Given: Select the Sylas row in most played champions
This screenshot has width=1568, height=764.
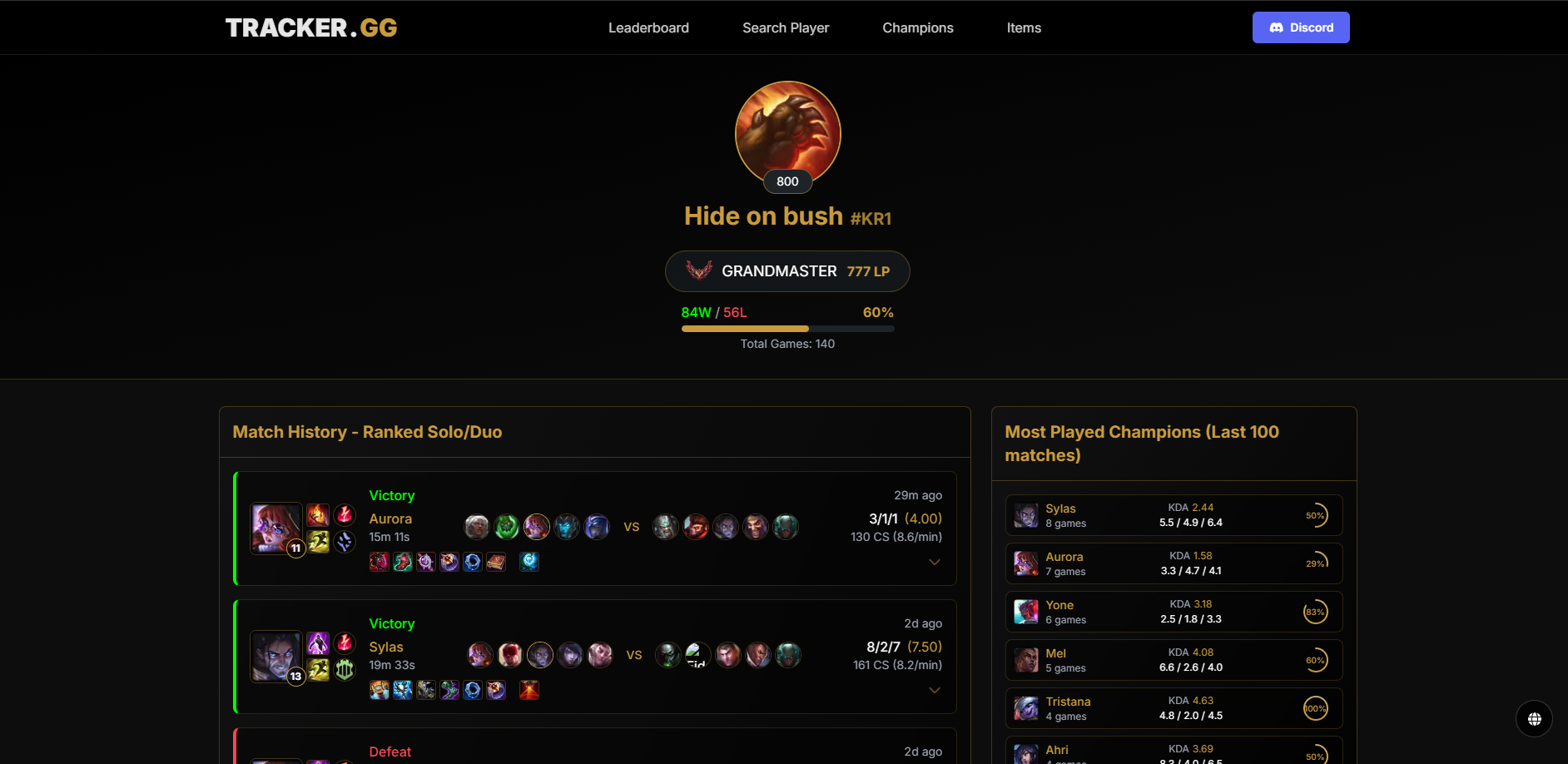Looking at the screenshot, I should pyautogui.click(x=1174, y=515).
